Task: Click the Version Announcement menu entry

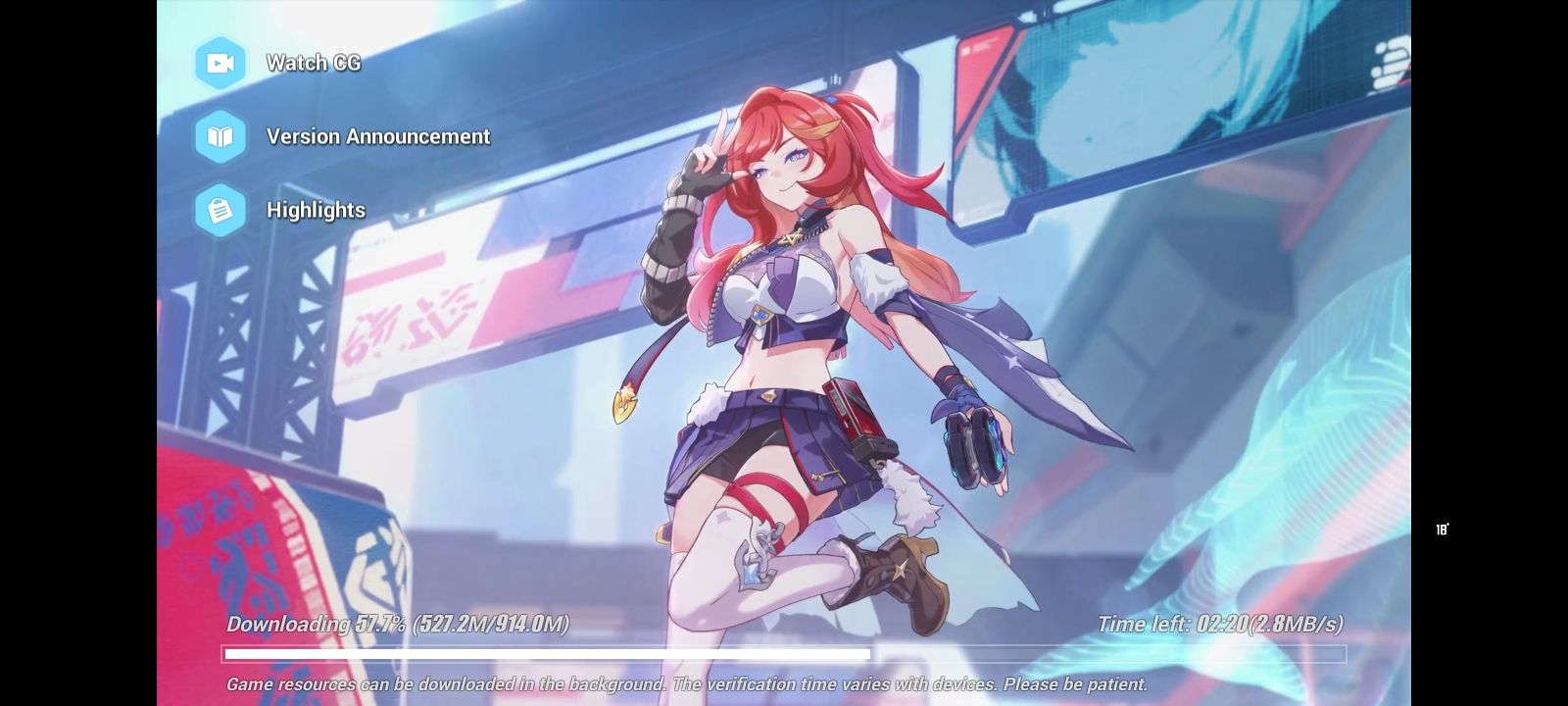Action: tap(377, 136)
